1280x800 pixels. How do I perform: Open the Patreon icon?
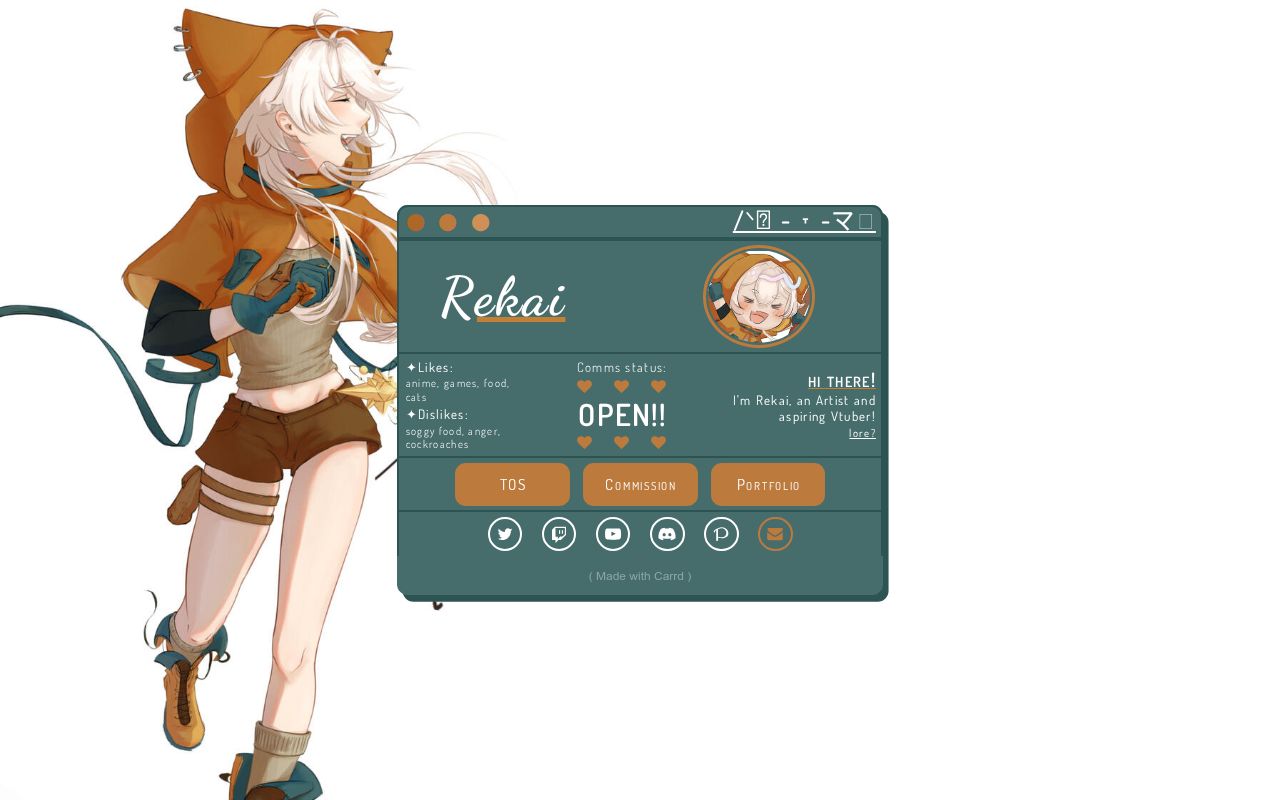721,534
